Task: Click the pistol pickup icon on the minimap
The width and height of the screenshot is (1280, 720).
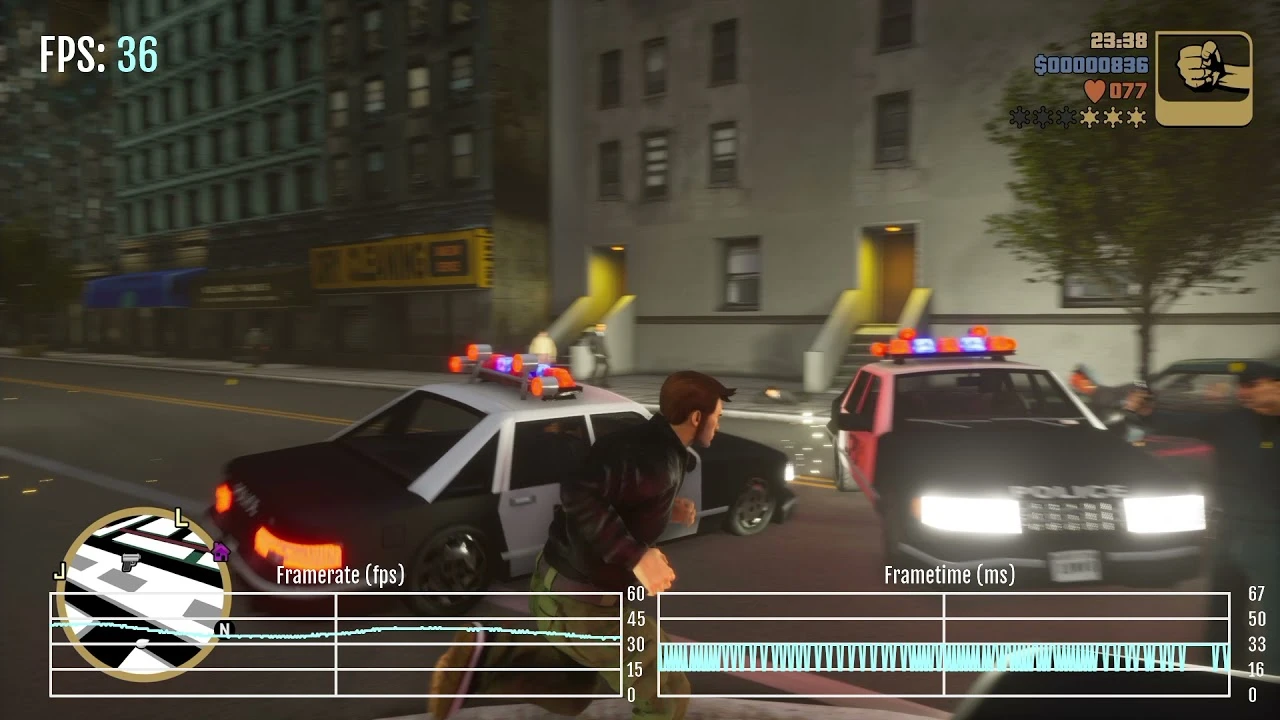Action: click(x=130, y=561)
